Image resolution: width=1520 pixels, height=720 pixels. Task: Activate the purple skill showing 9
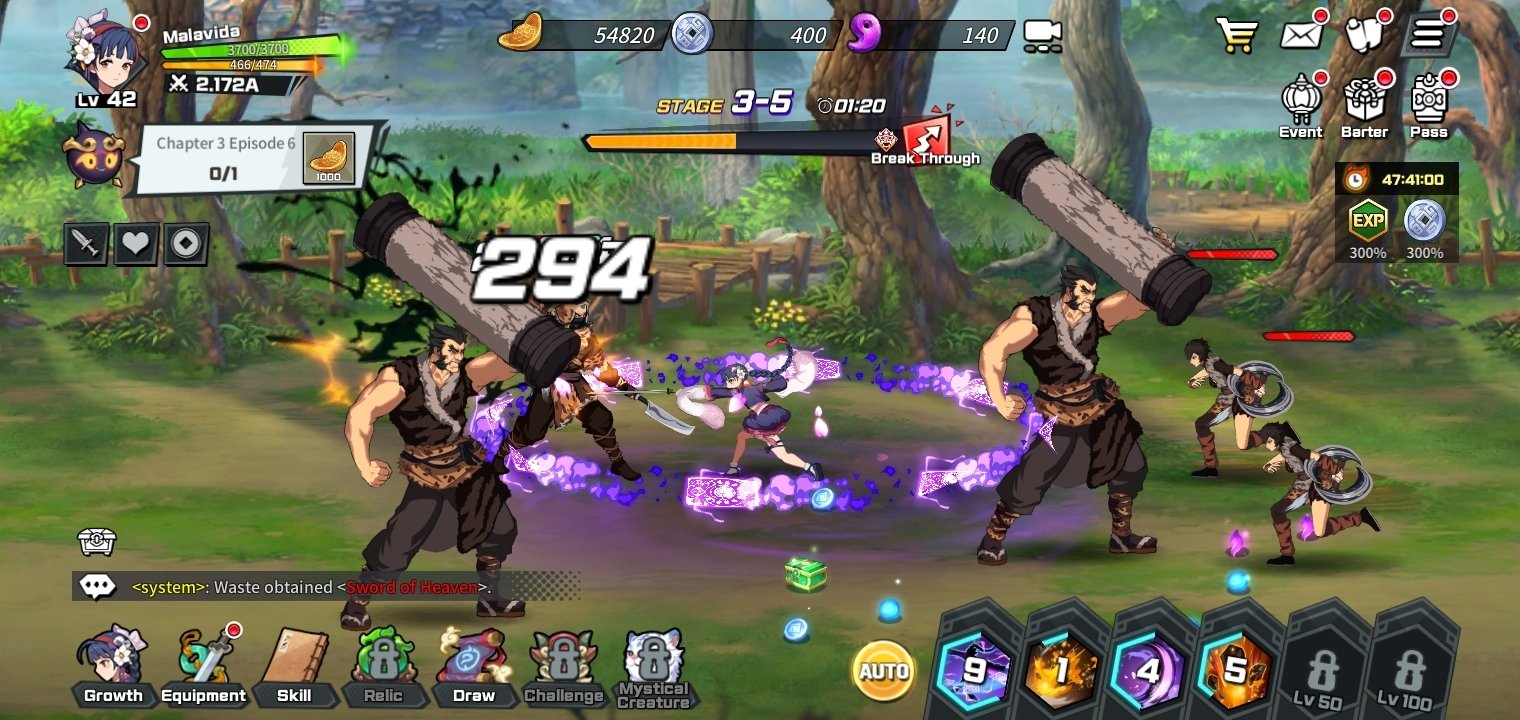tap(973, 670)
